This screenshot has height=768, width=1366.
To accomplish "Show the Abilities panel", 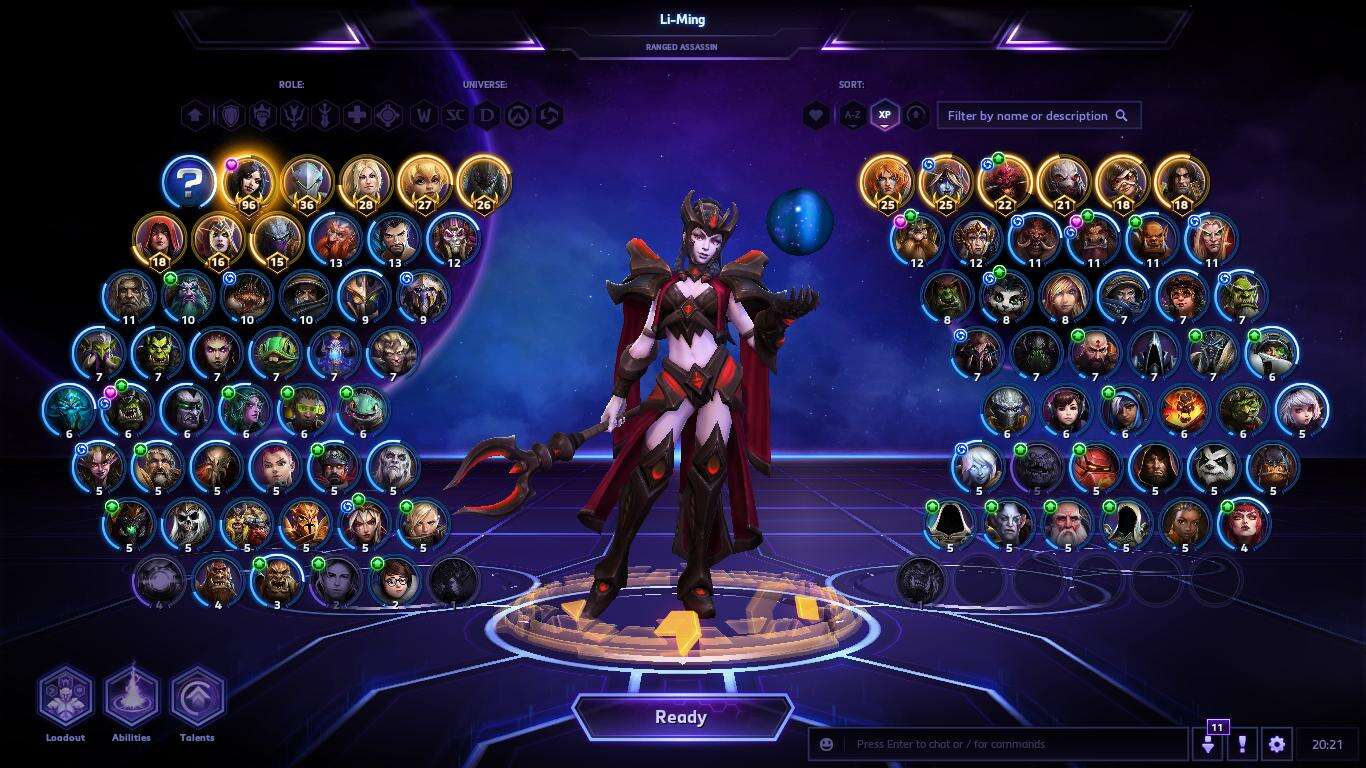I will pyautogui.click(x=131, y=698).
